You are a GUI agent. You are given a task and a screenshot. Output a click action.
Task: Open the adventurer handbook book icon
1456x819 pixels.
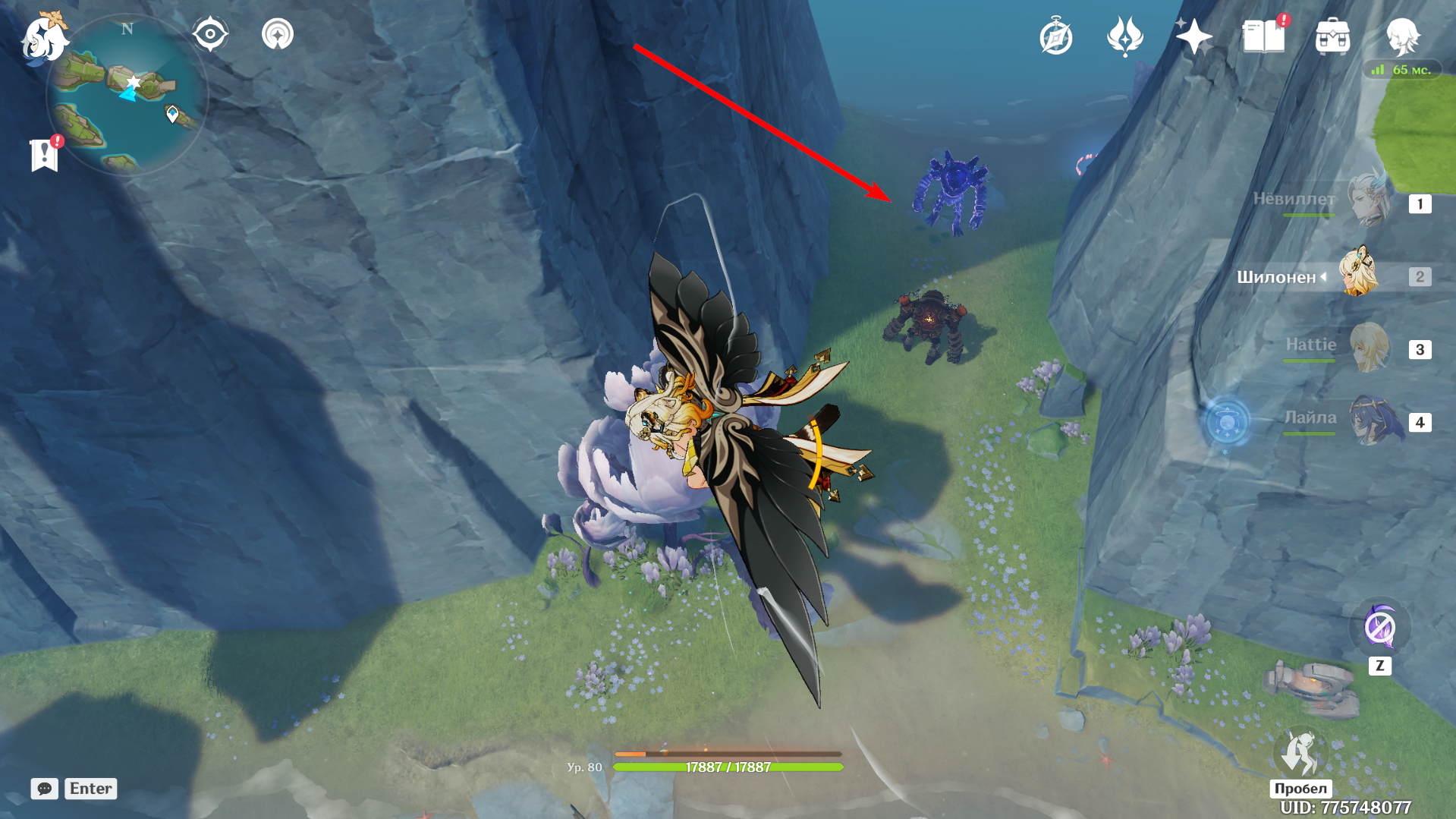coord(1263,36)
